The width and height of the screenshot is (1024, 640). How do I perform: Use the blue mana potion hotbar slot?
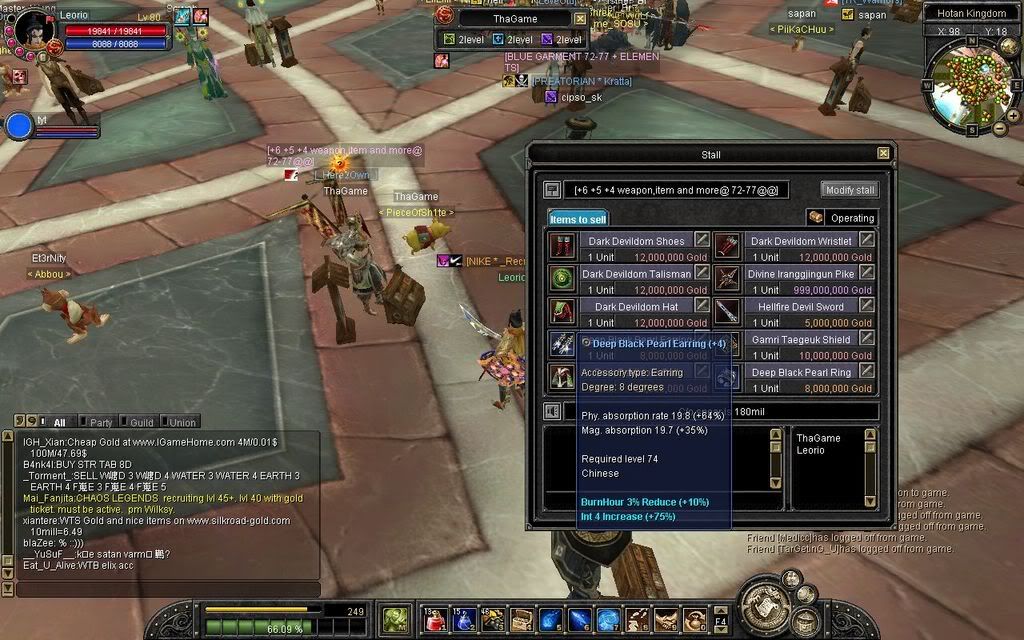coord(463,620)
